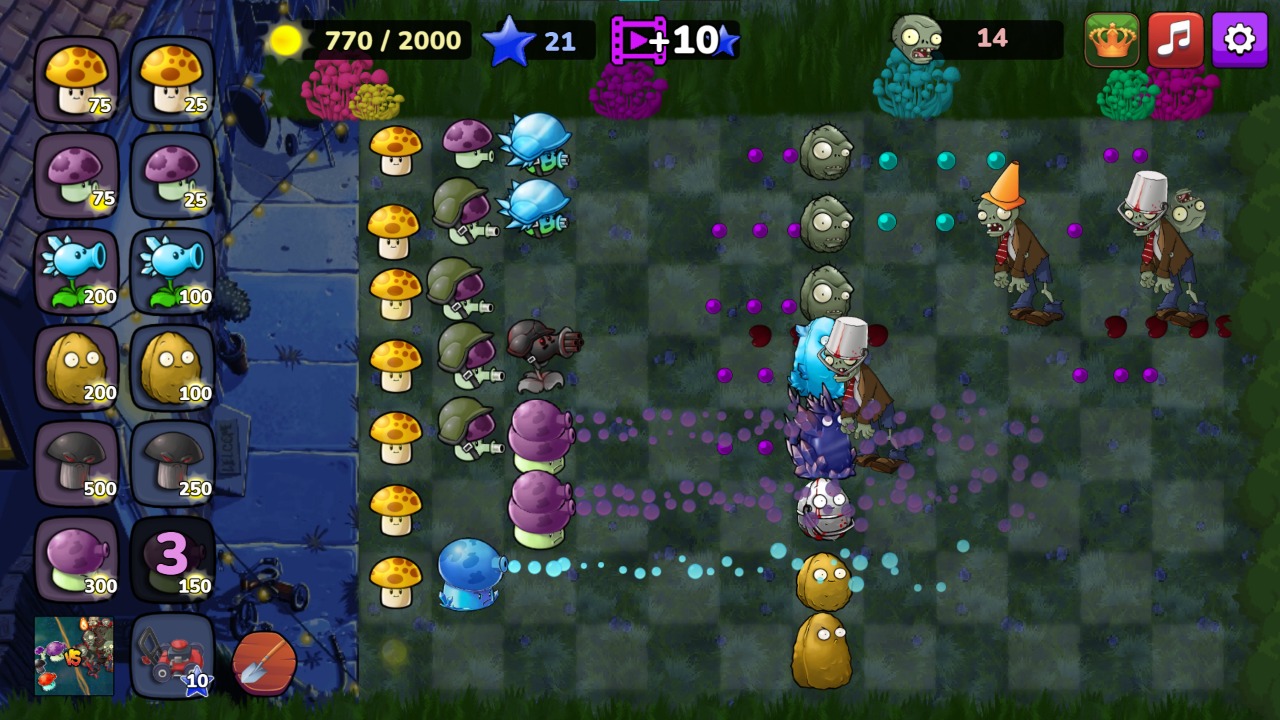Viewport: 1280px width, 720px height.
Task: Mute the game music
Action: (x=1176, y=40)
